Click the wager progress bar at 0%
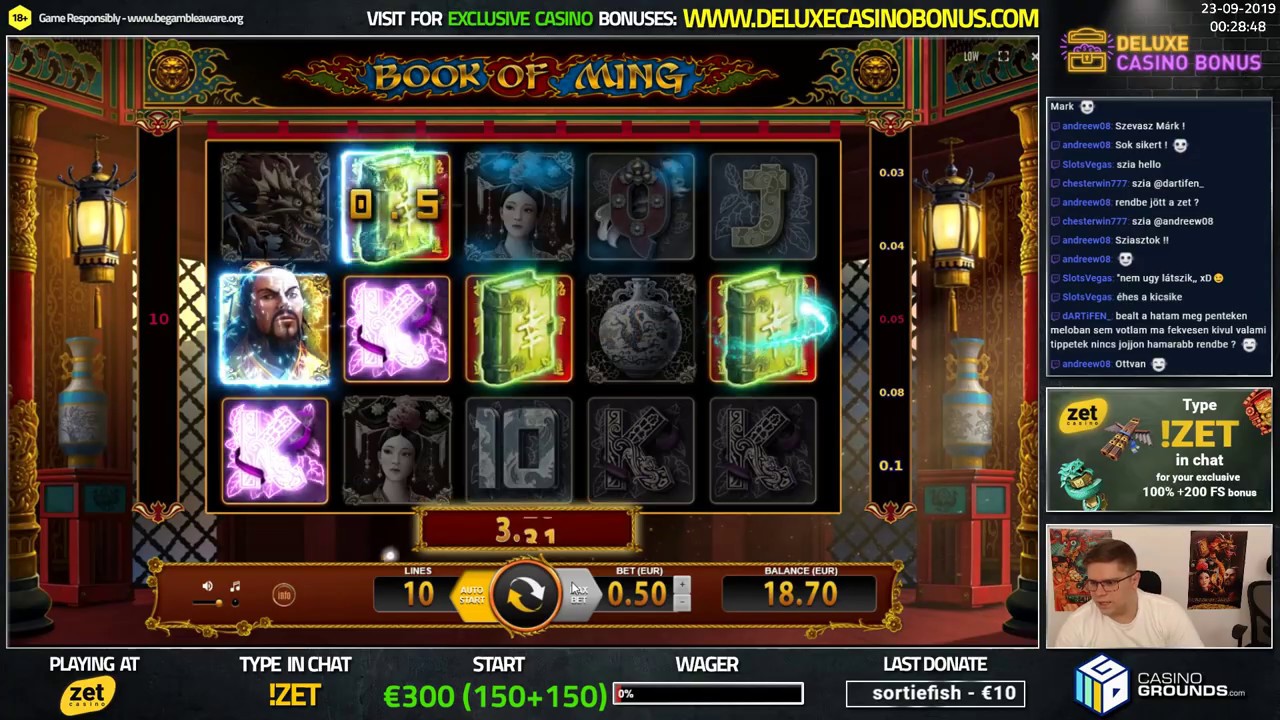The image size is (1280, 720). point(707,693)
